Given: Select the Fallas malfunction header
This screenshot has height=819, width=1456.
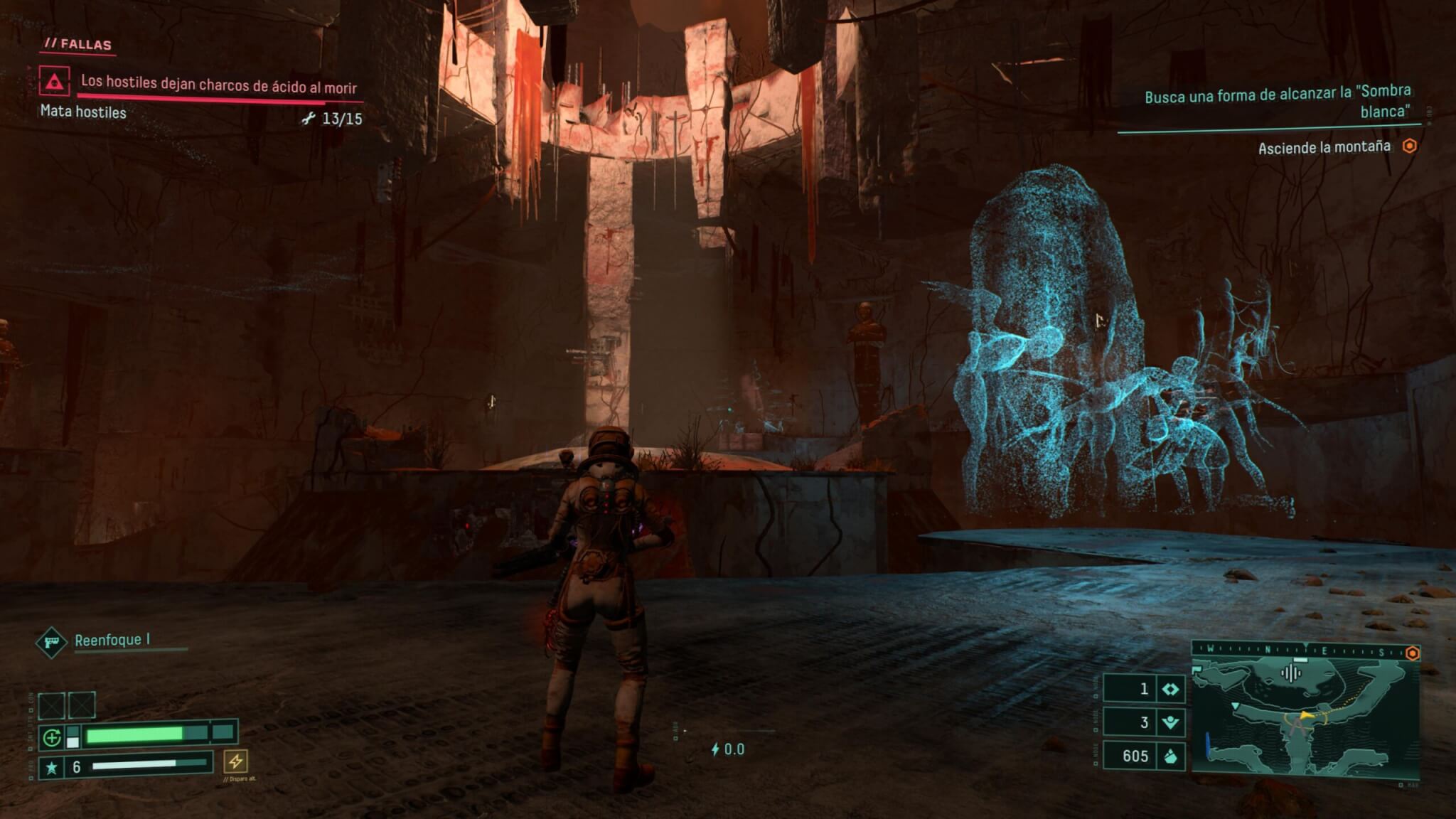Looking at the screenshot, I should click(78, 44).
